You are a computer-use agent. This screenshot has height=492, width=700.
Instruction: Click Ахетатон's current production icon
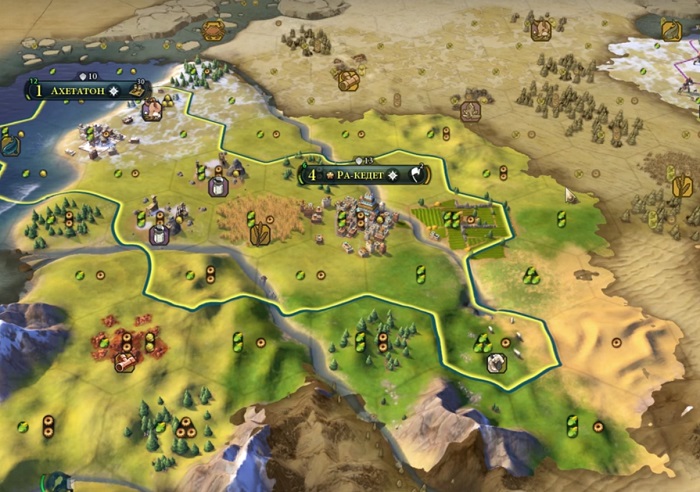pyautogui.click(x=138, y=90)
